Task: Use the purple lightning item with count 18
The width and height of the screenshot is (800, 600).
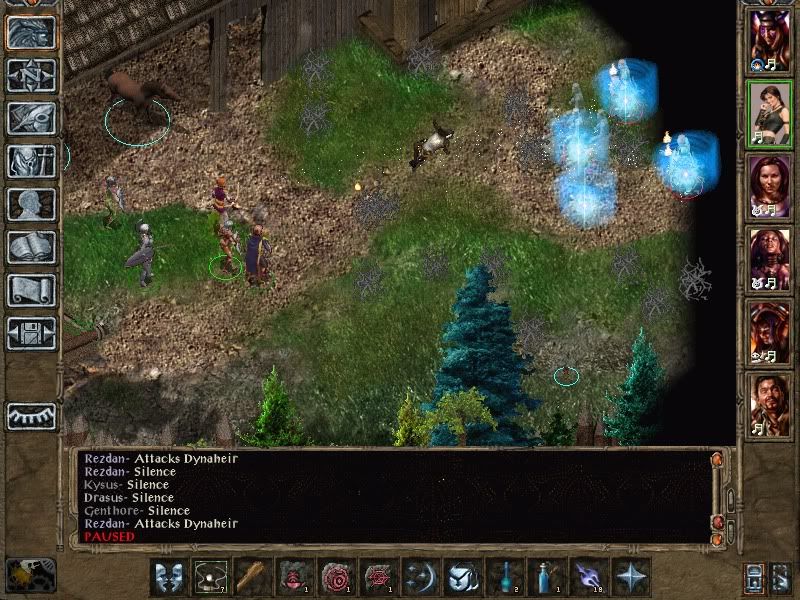Action: [x=587, y=578]
